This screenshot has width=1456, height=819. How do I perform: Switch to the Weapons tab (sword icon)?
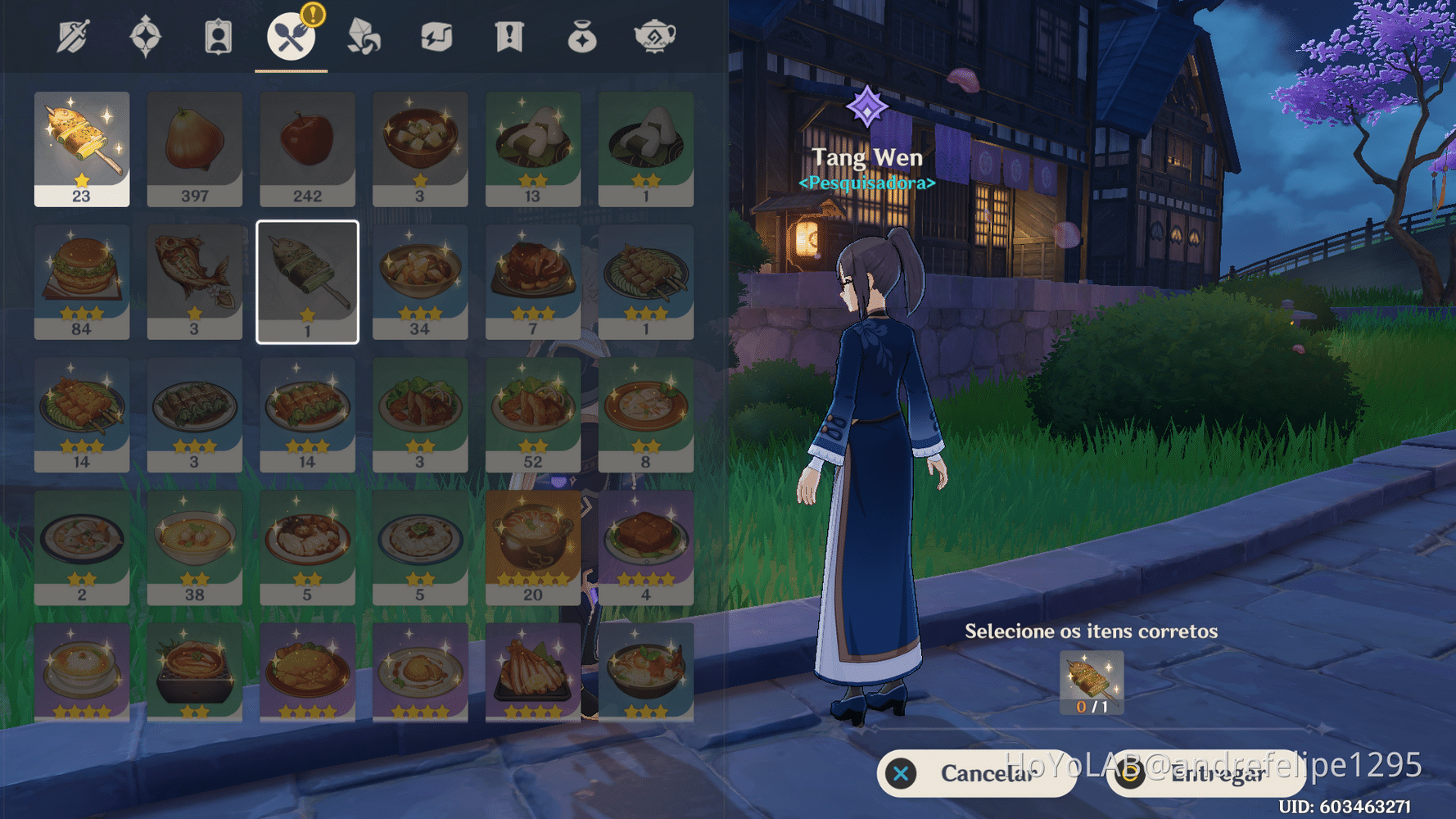(x=72, y=37)
